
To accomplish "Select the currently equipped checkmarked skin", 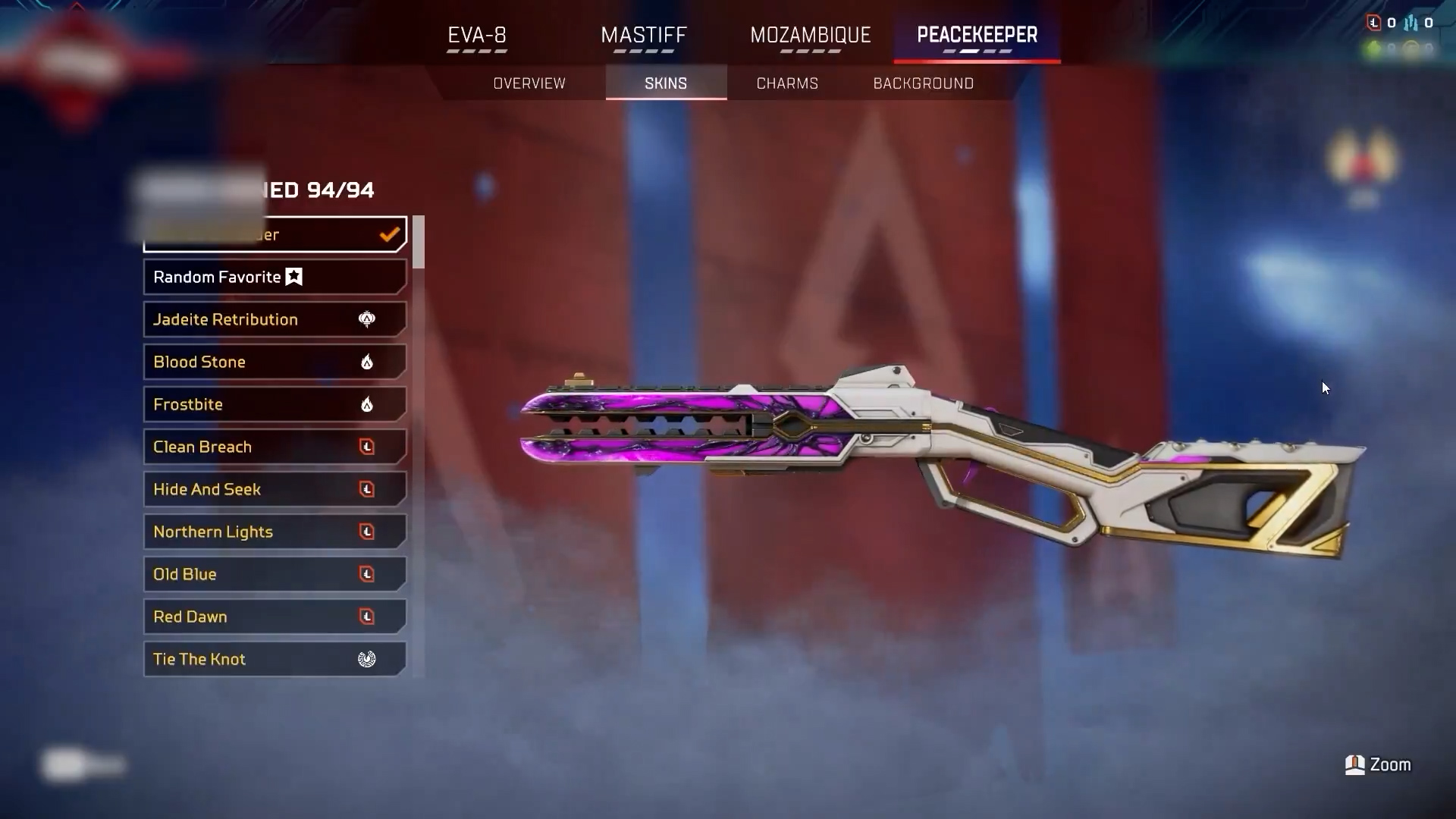I will point(275,234).
